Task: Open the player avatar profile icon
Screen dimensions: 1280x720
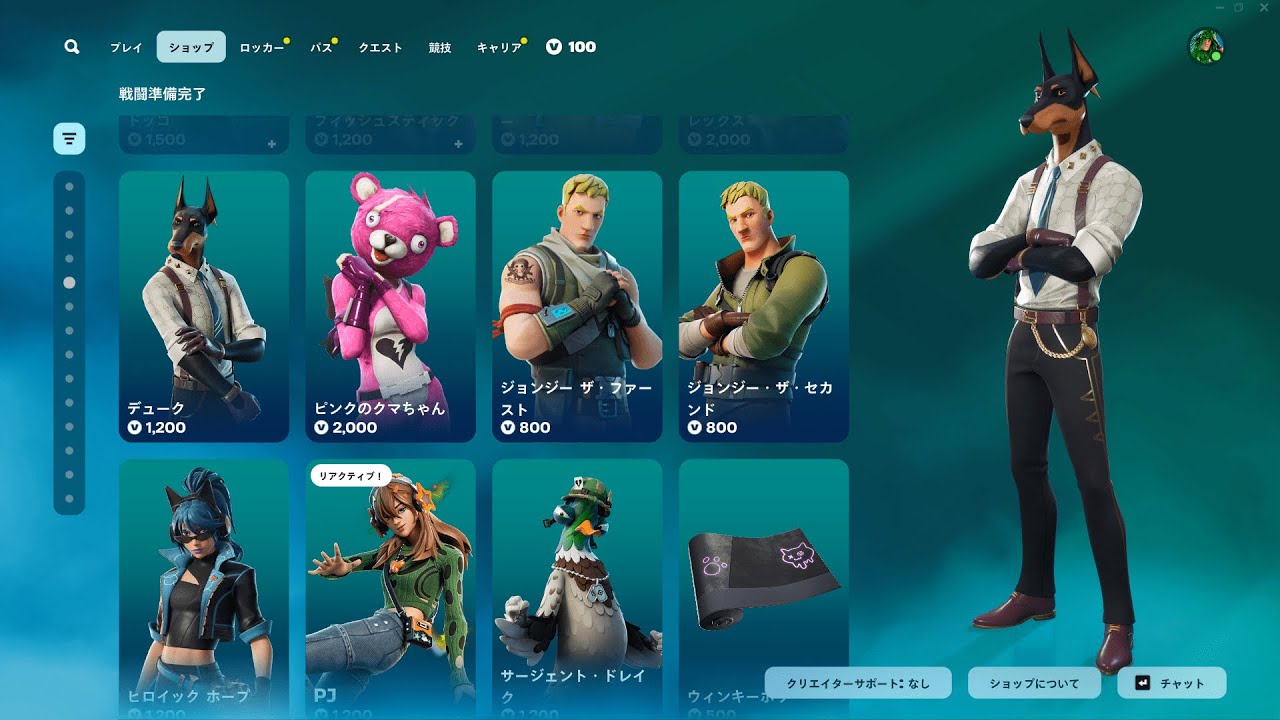Action: click(1206, 46)
